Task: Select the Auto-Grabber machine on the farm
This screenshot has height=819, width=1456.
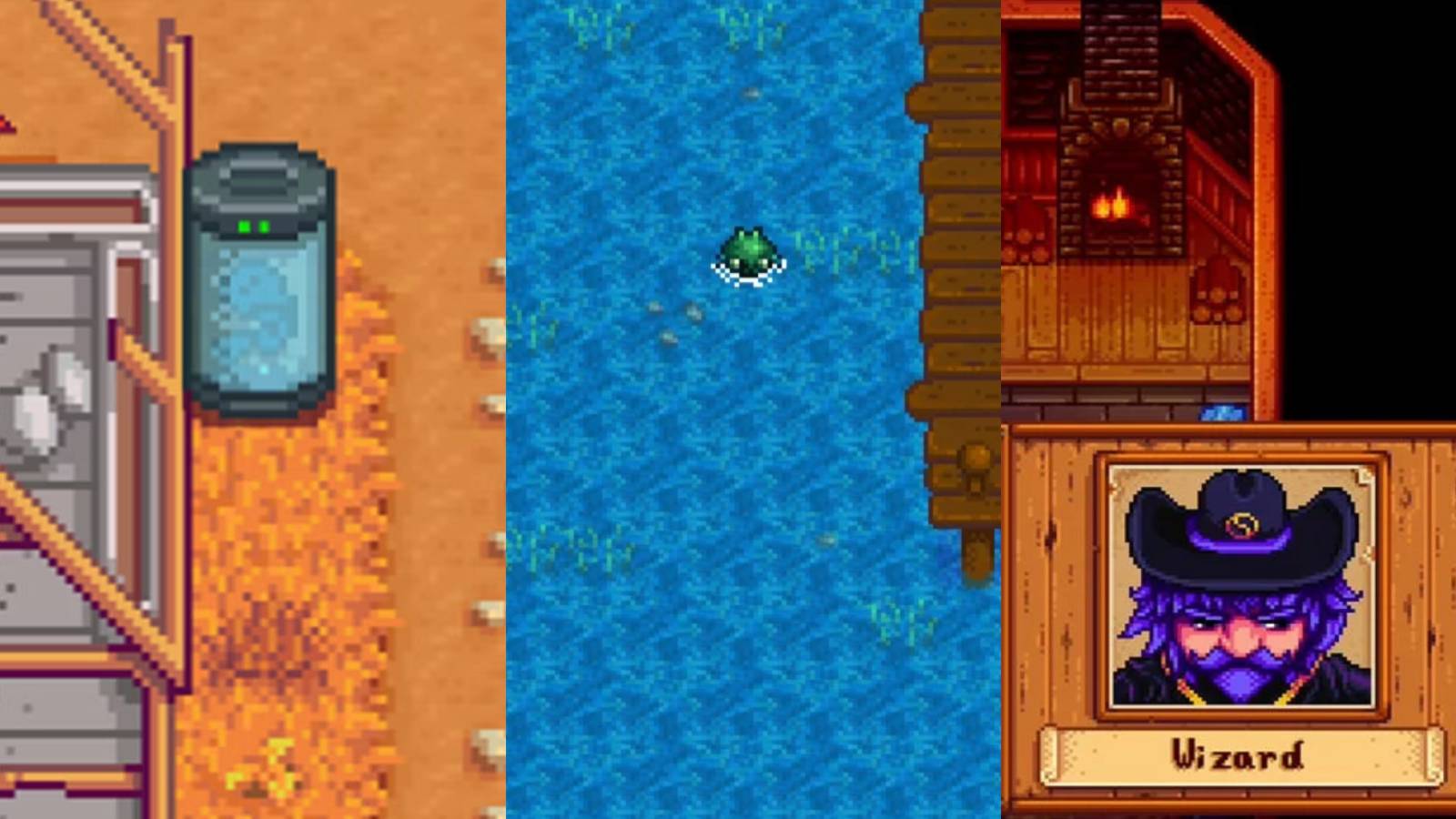Action: pos(259,273)
